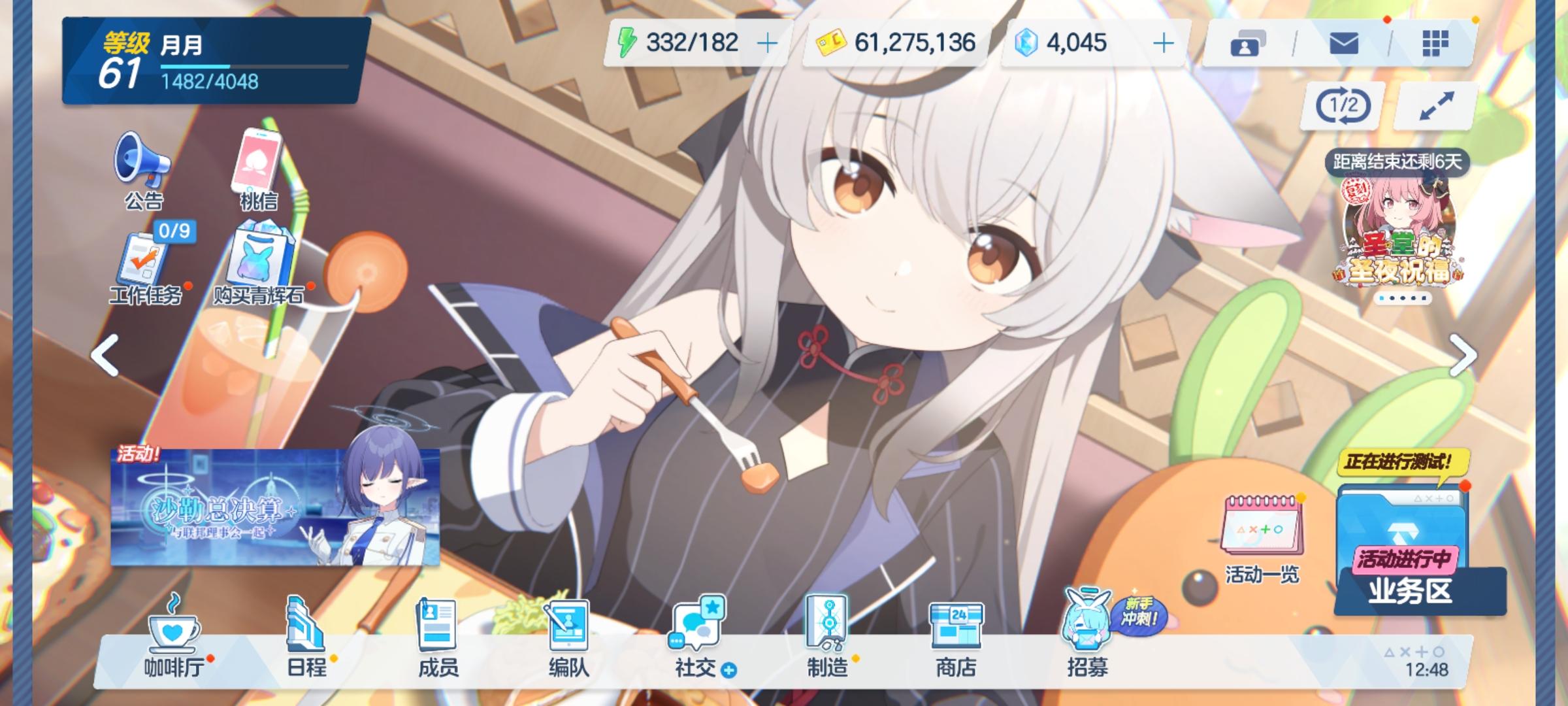Image resolution: width=1568 pixels, height=706 pixels.
Task: Open the mail envelope icon
Action: [1343, 44]
